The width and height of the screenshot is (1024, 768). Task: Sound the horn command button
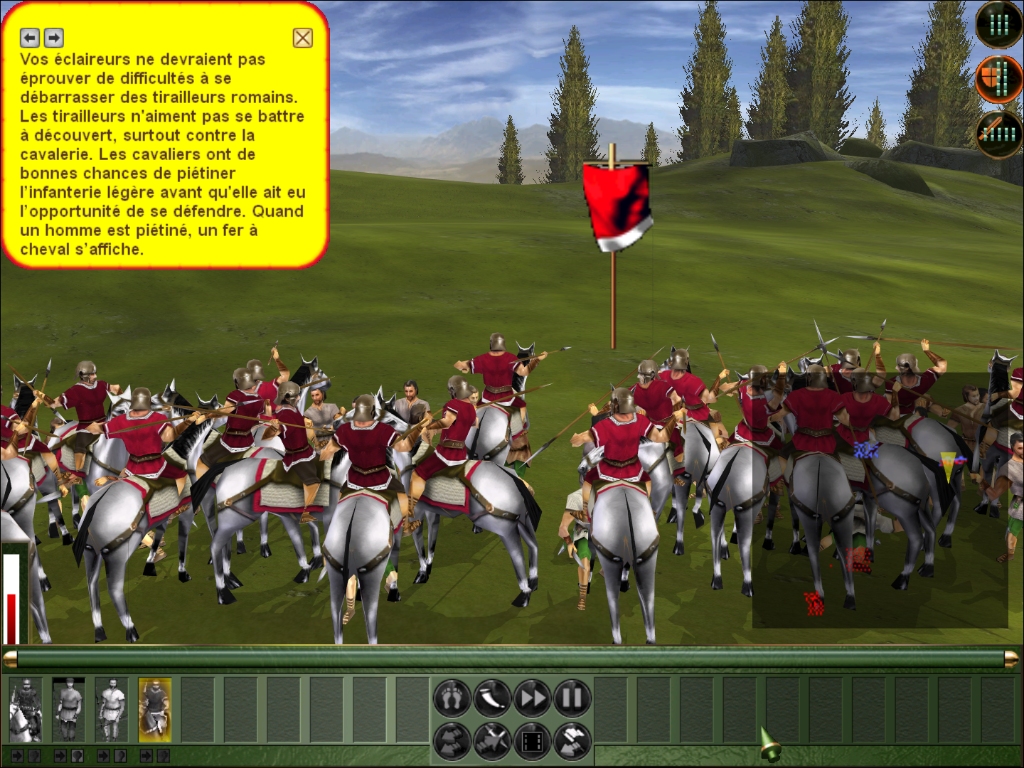pos(492,697)
